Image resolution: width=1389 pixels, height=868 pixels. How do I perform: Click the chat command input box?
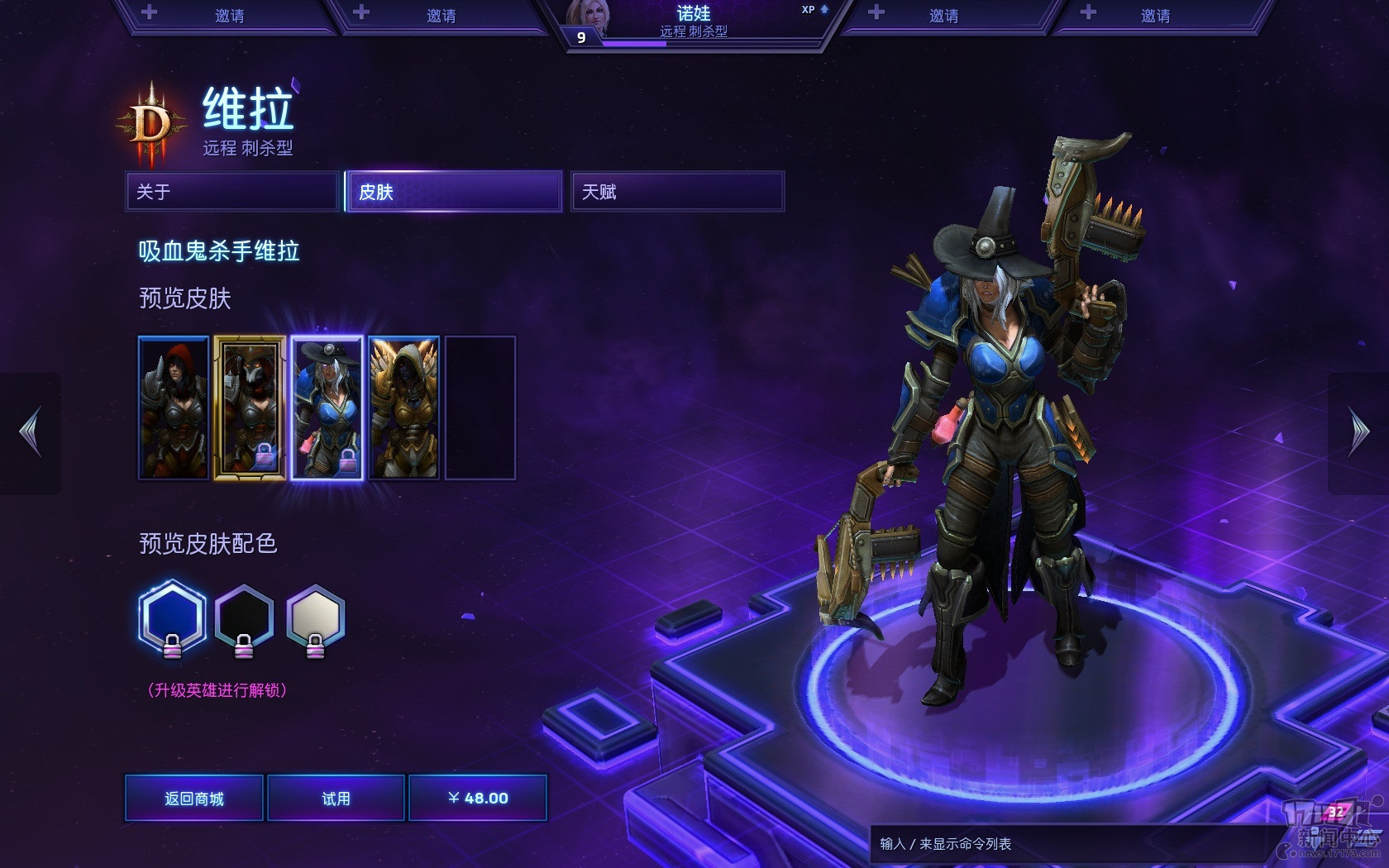(x=1067, y=844)
